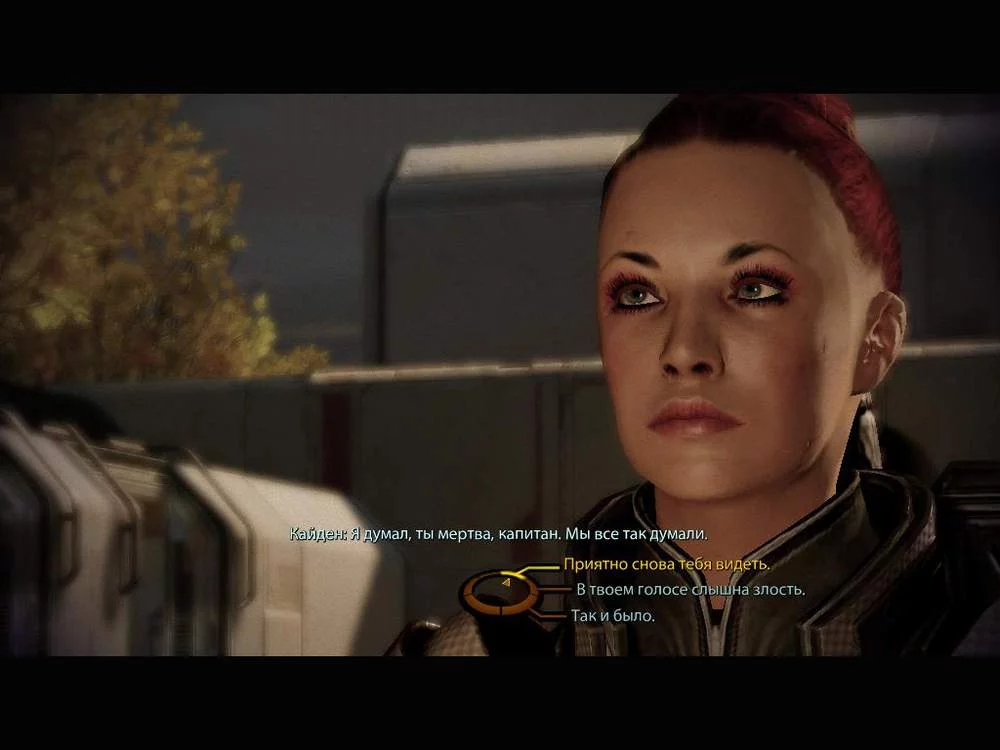Choose reply "Приятно снова тебя видеть."
The width and height of the screenshot is (1000, 750).
[x=666, y=564]
